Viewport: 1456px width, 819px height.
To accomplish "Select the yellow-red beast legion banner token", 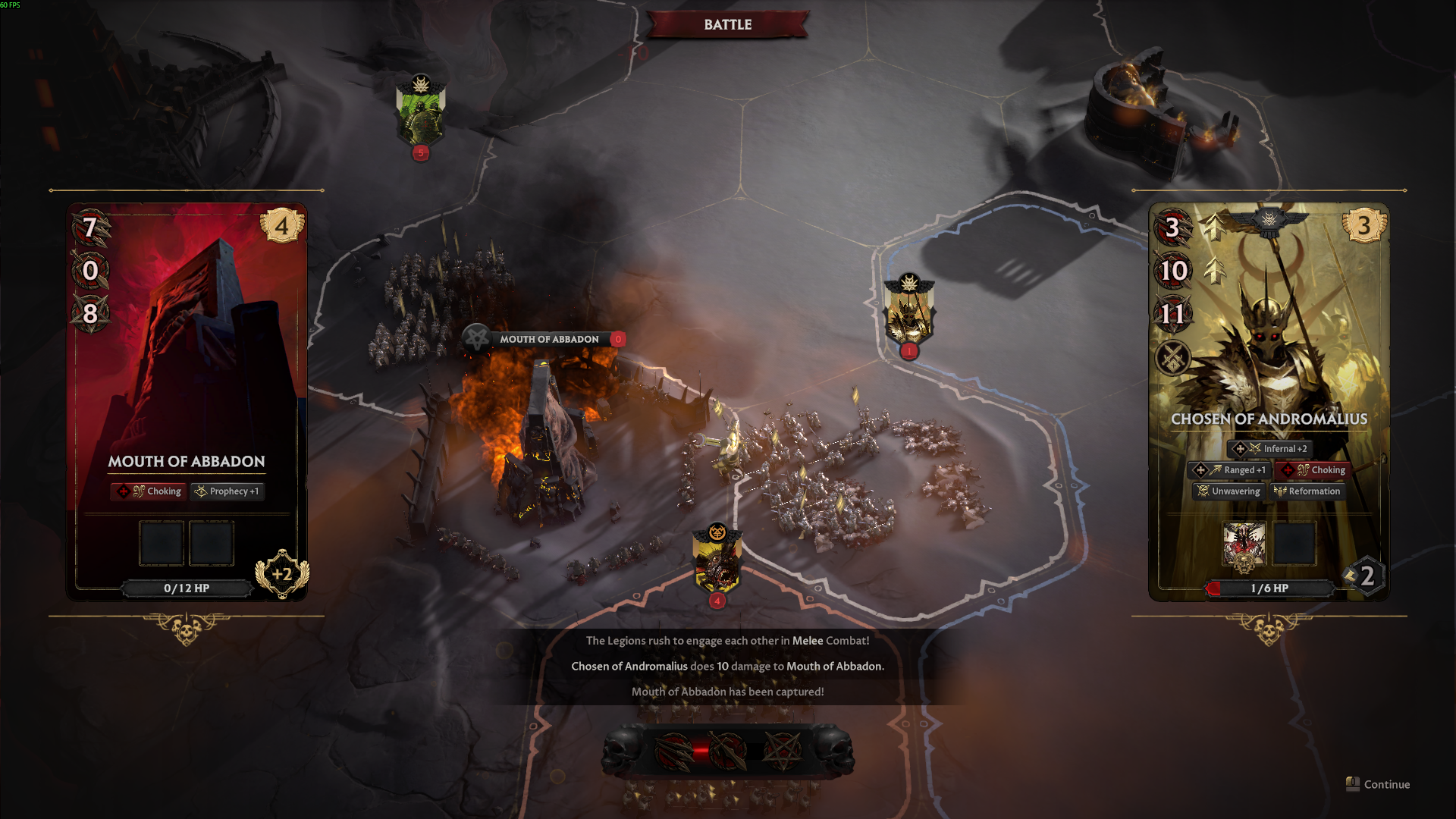I will click(717, 561).
